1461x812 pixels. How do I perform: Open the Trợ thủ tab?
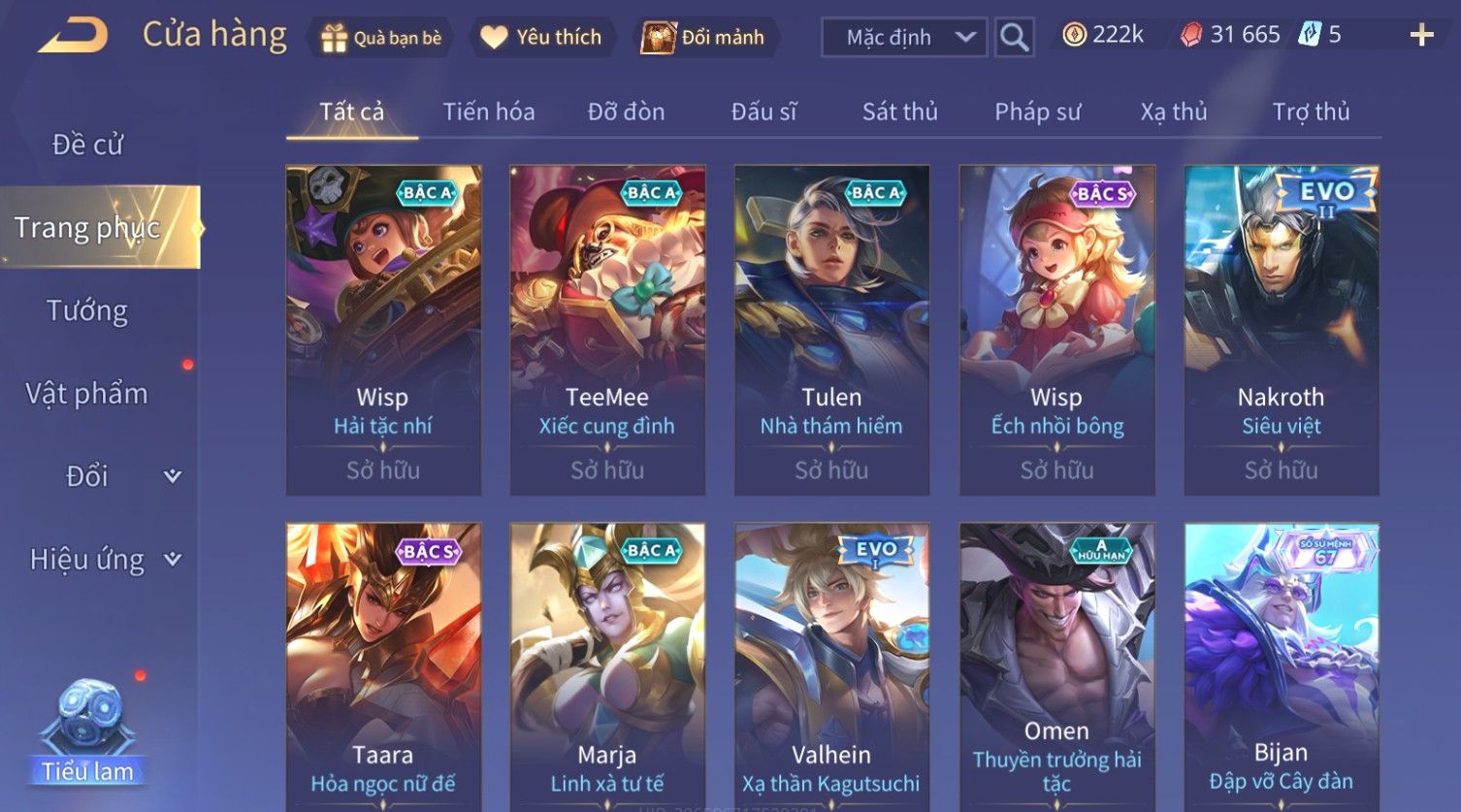1311,113
